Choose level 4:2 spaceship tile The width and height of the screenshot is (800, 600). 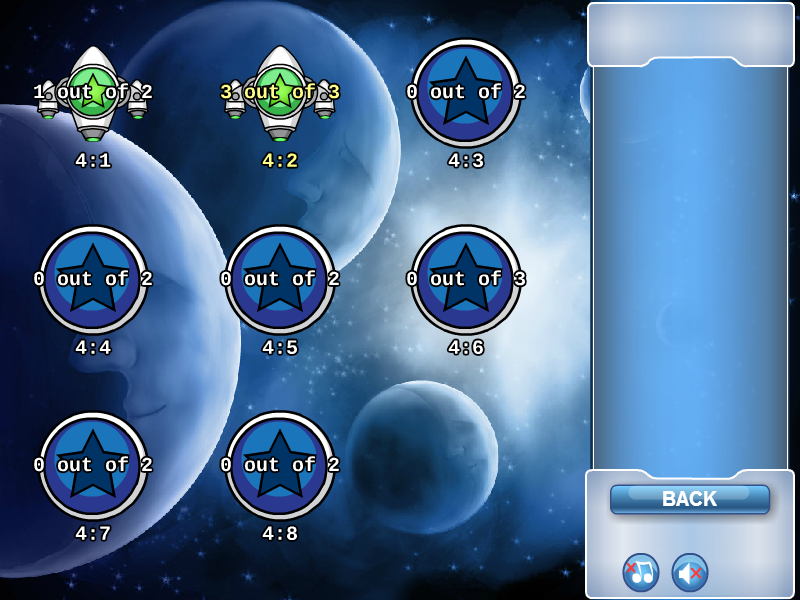280,92
